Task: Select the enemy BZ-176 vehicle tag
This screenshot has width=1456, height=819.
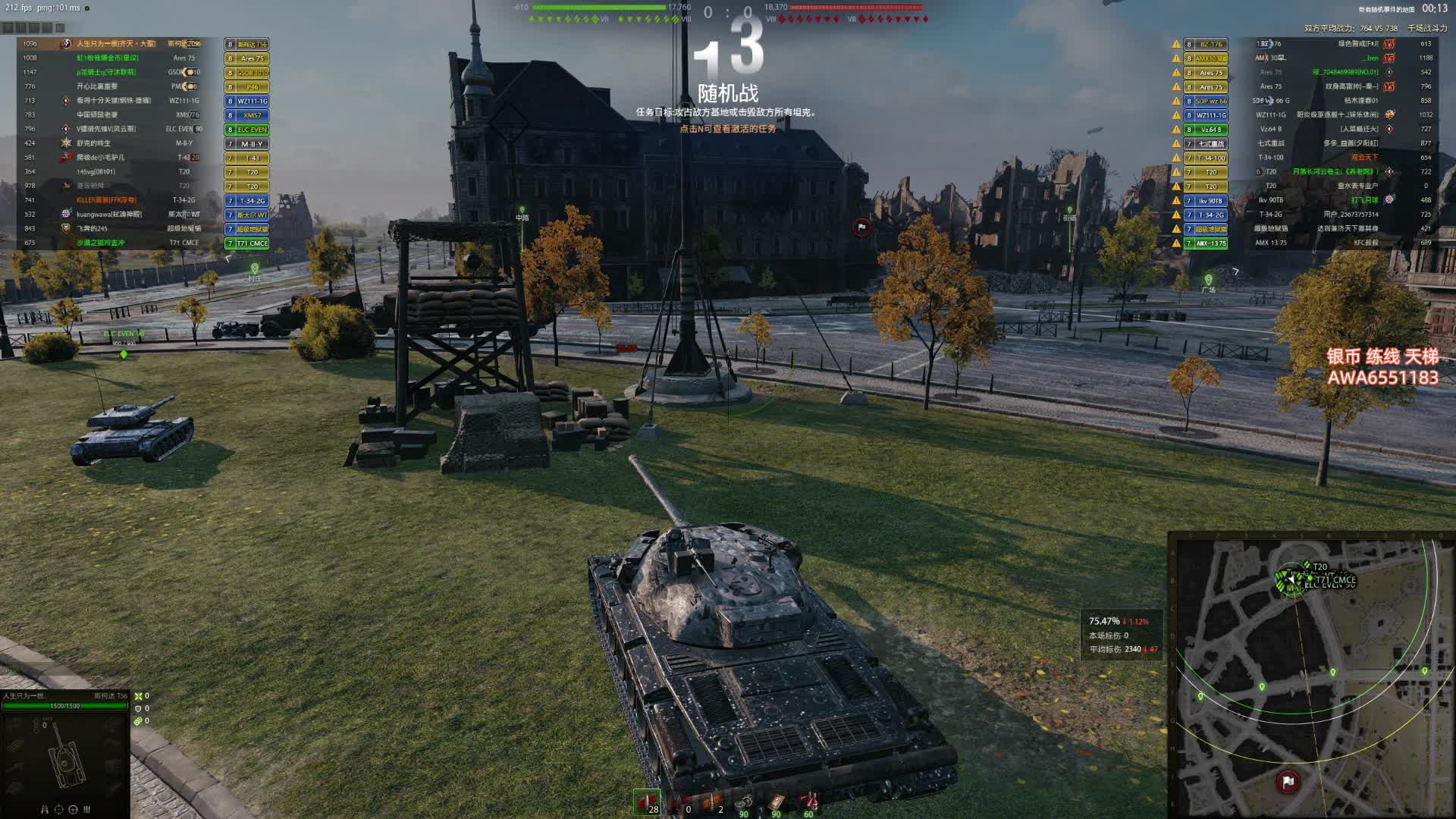Action: click(x=1206, y=44)
